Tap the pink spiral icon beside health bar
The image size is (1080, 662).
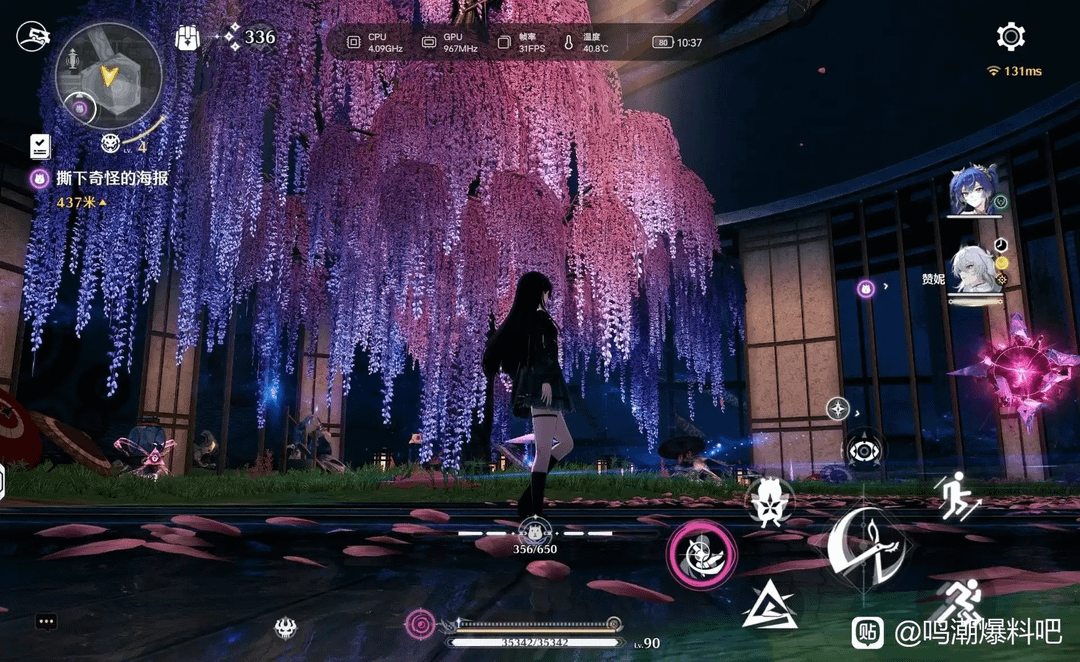(x=421, y=624)
